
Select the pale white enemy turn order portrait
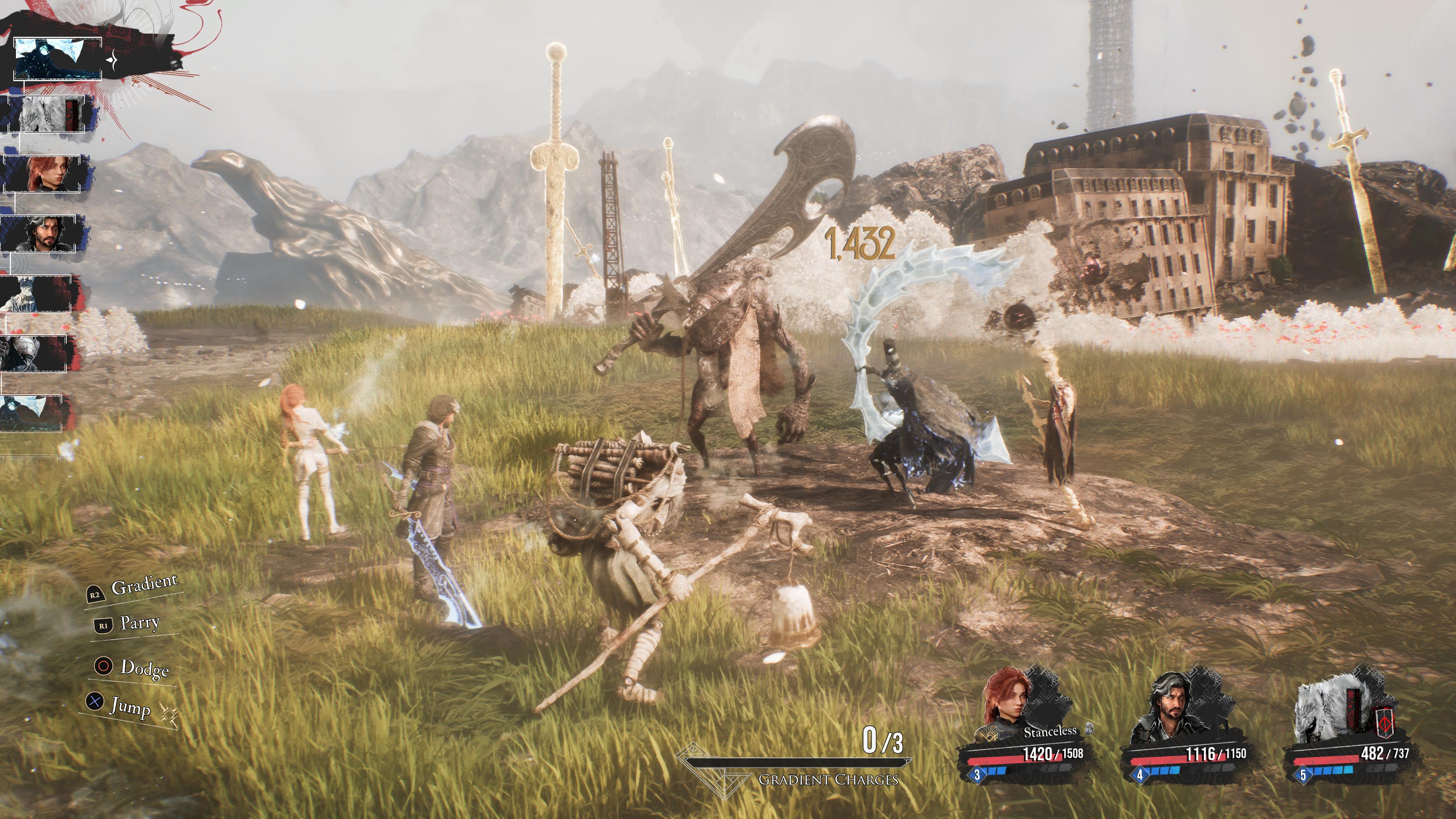point(36,293)
